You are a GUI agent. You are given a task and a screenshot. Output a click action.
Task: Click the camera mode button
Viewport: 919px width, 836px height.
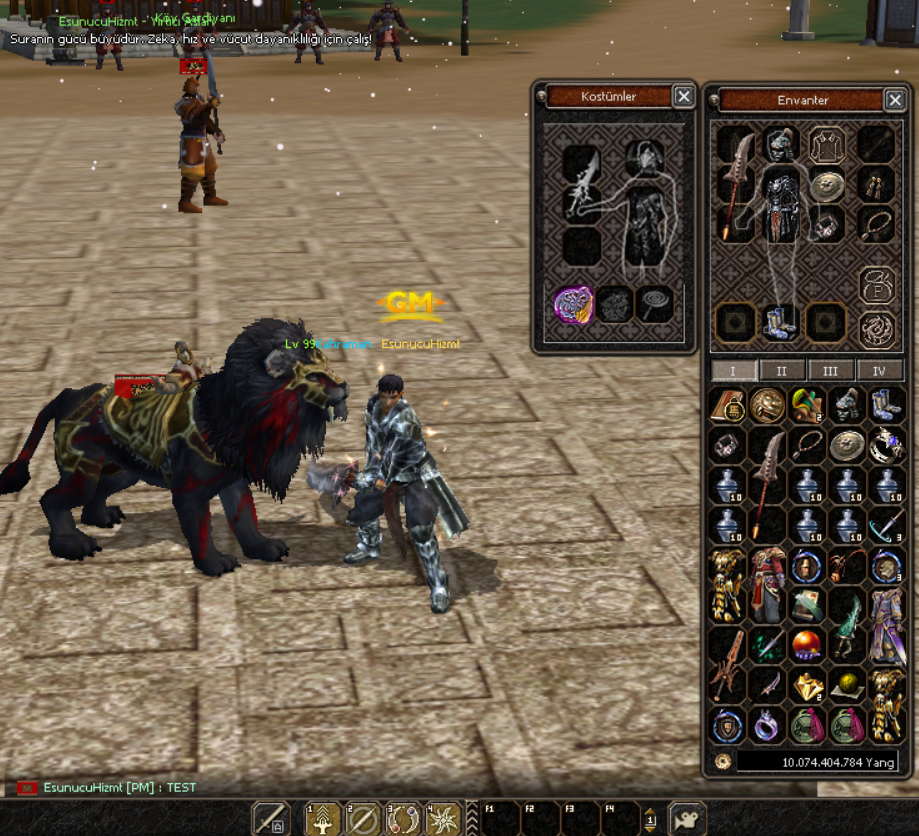[687, 819]
